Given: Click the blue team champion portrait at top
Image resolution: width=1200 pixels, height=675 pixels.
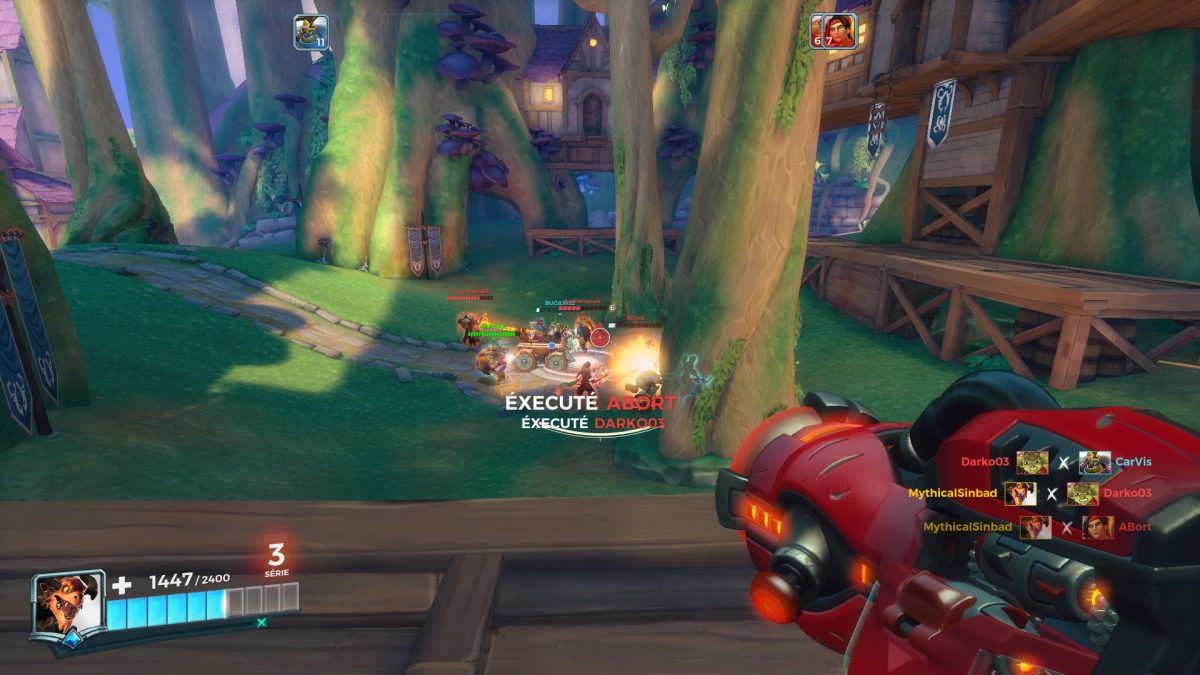Looking at the screenshot, I should pos(311,31).
